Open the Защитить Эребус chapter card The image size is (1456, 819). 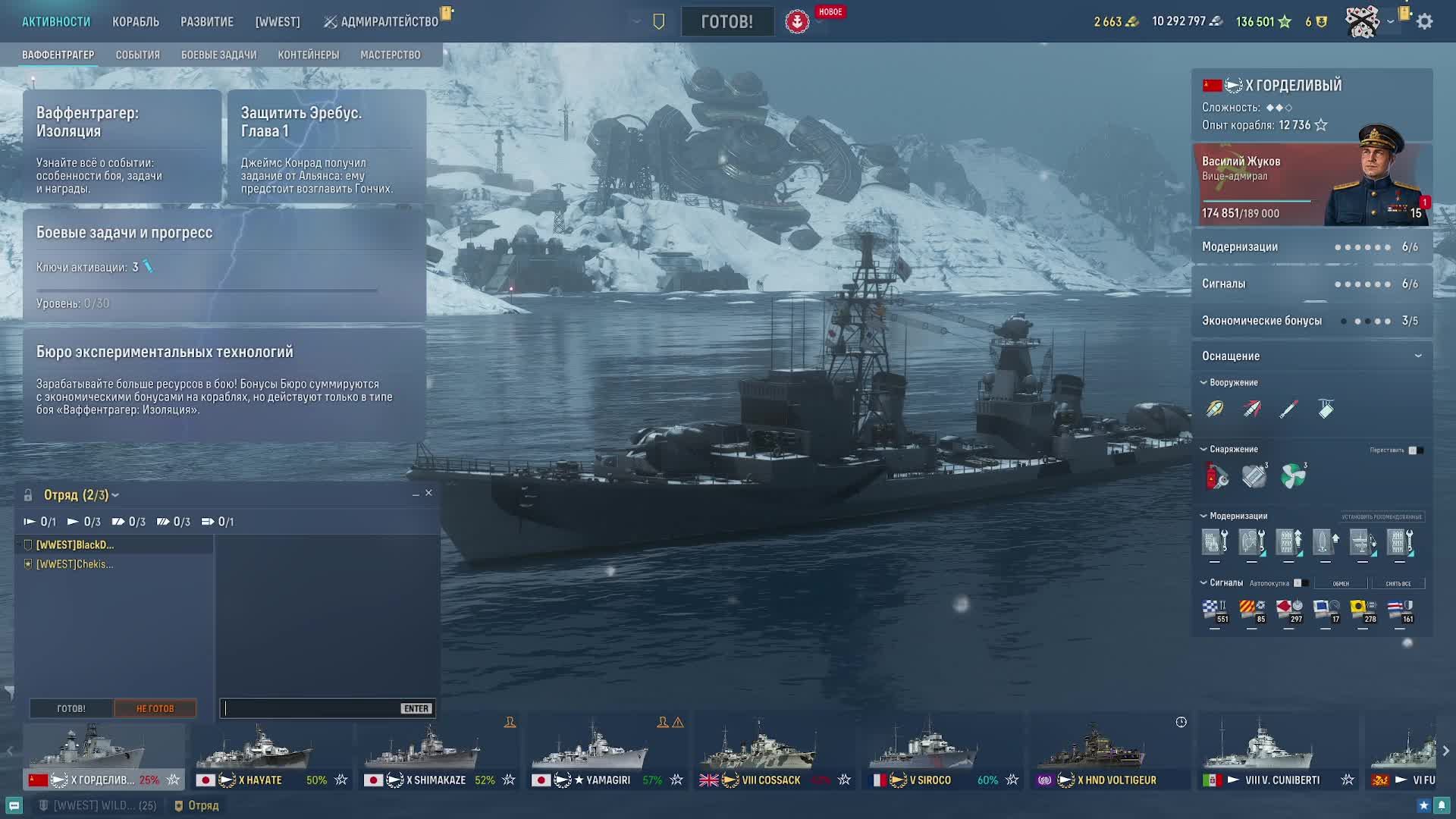tap(326, 146)
